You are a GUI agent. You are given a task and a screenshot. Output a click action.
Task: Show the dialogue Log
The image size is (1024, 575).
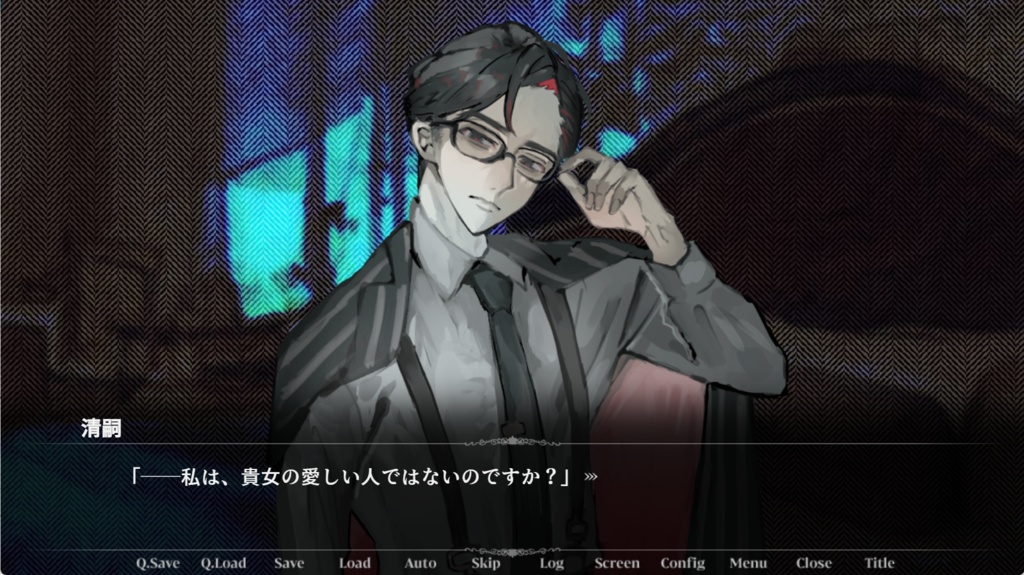(x=551, y=563)
